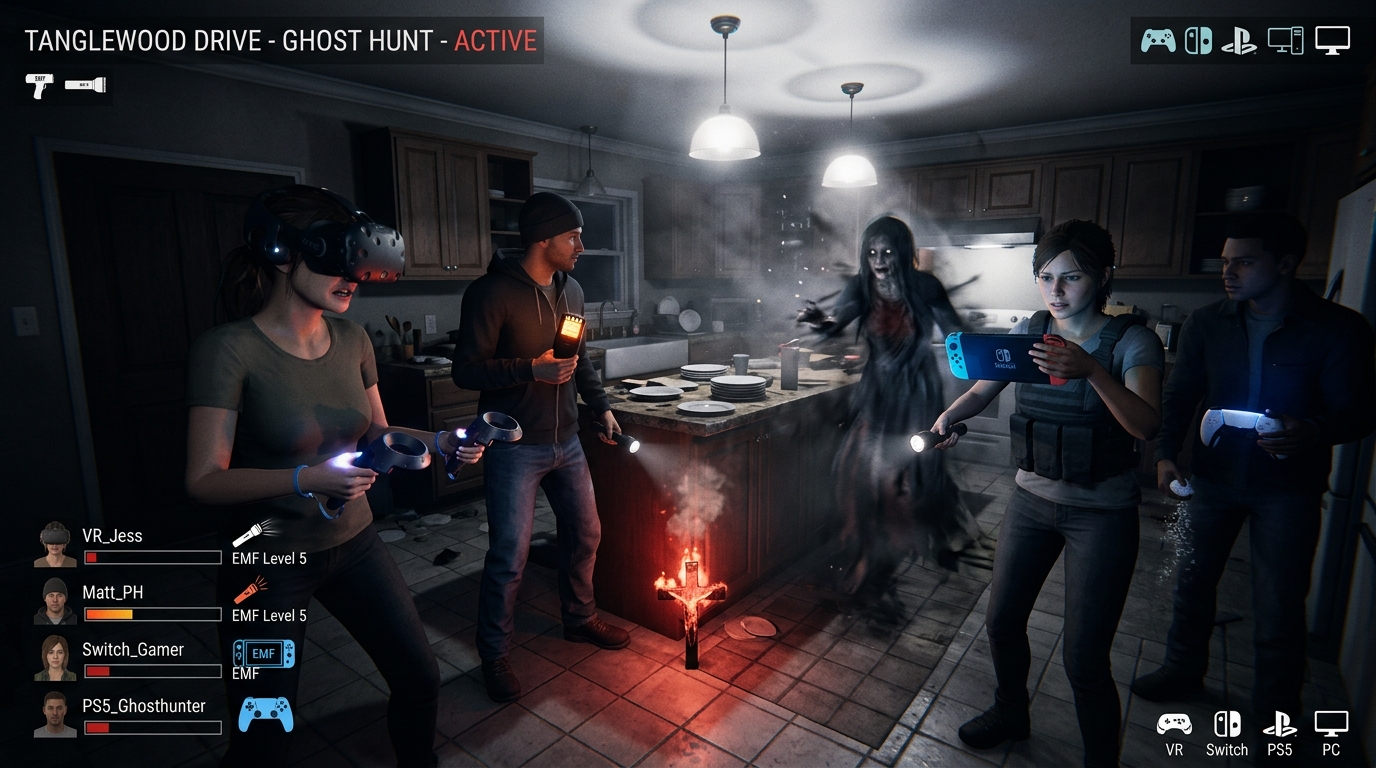This screenshot has width=1376, height=768.
Task: Select the desktop PC icon in the top-right bar
Action: coord(1287,41)
